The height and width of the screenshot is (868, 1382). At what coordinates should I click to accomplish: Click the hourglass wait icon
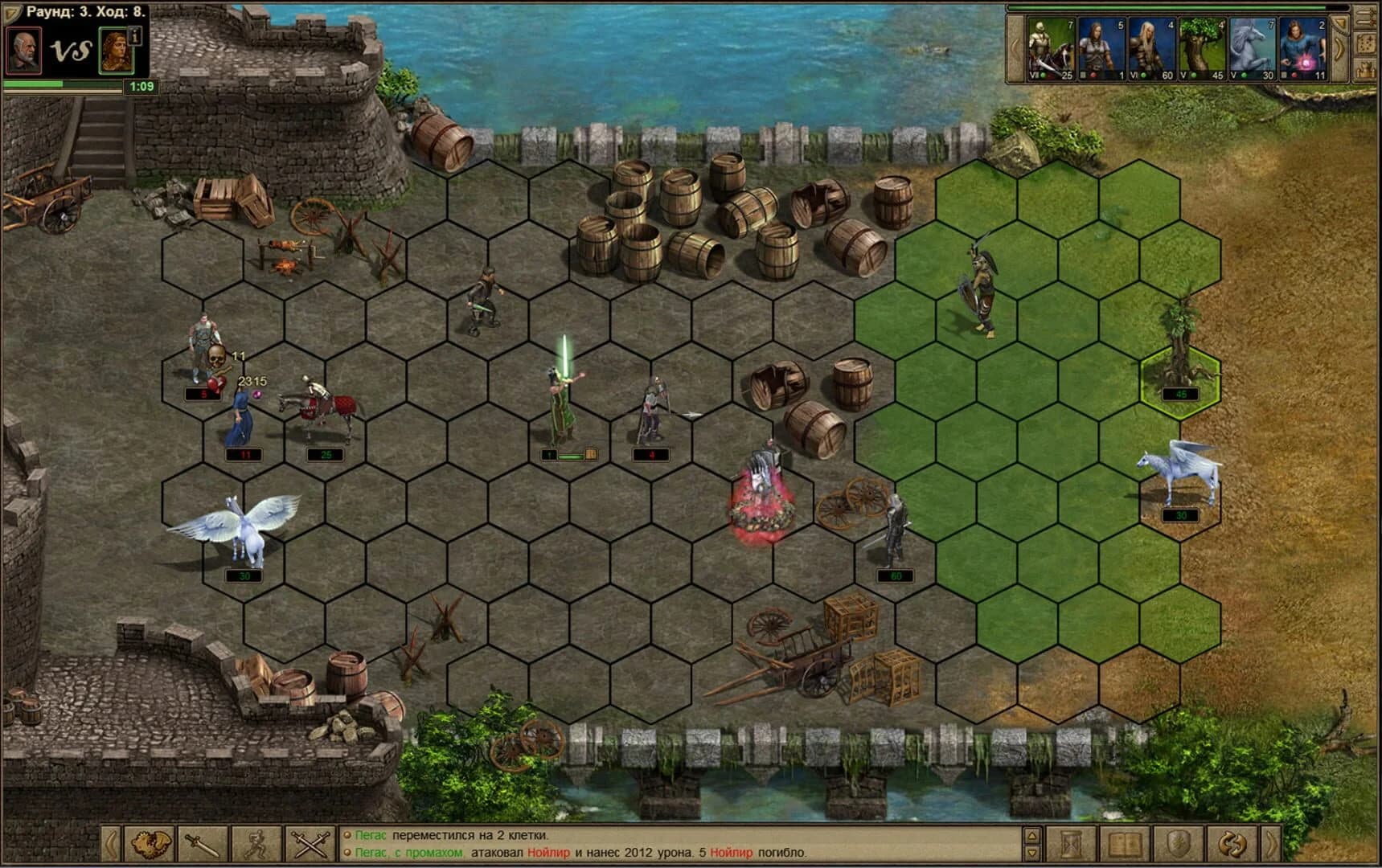1070,844
